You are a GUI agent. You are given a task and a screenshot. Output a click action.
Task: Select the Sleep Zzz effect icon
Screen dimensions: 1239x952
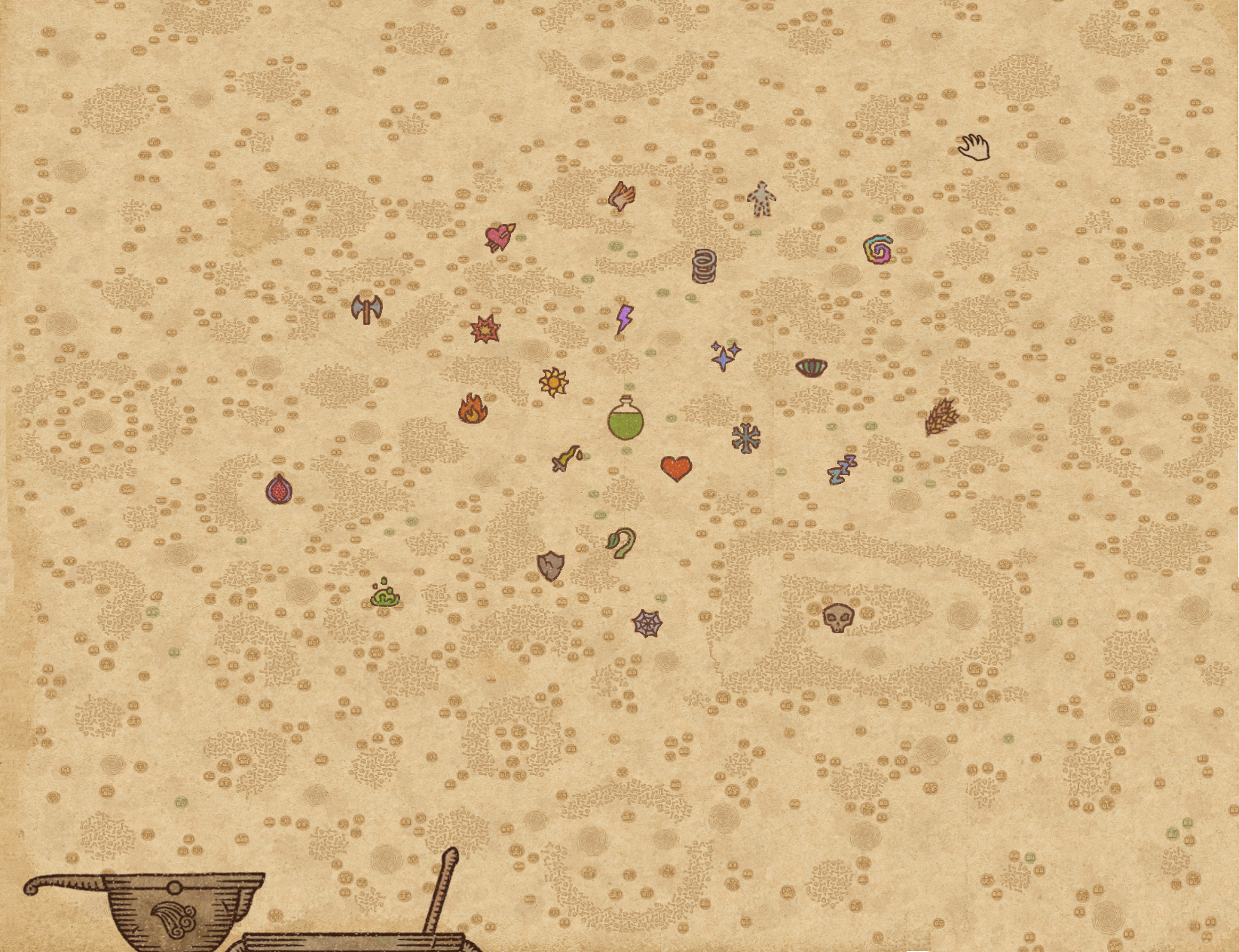(x=844, y=467)
